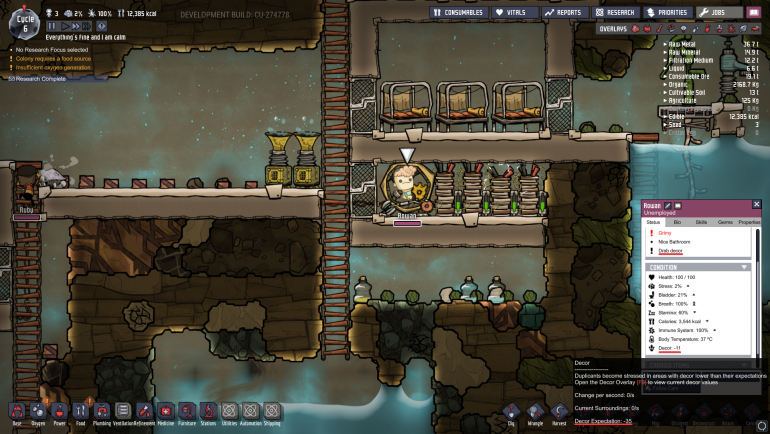This screenshot has width=770, height=434.
Task: Open the Base build category
Action: tap(17, 412)
